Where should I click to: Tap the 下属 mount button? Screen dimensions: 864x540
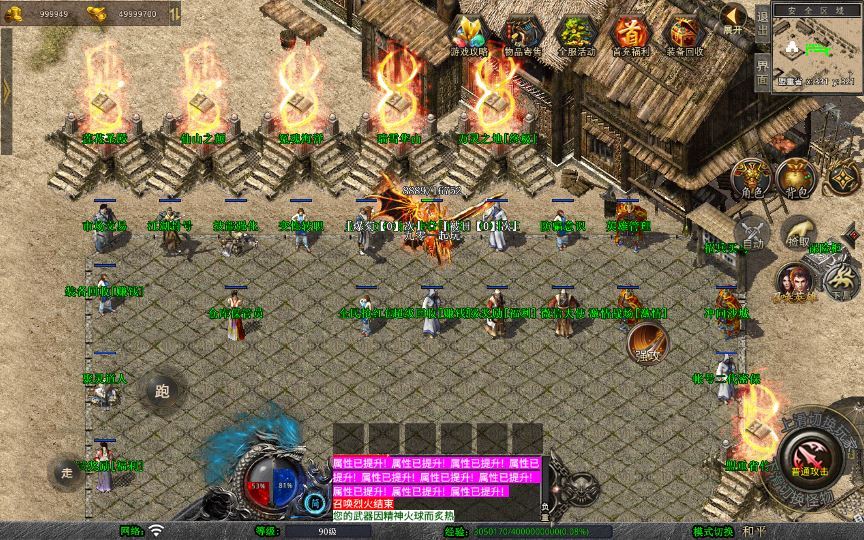(839, 283)
